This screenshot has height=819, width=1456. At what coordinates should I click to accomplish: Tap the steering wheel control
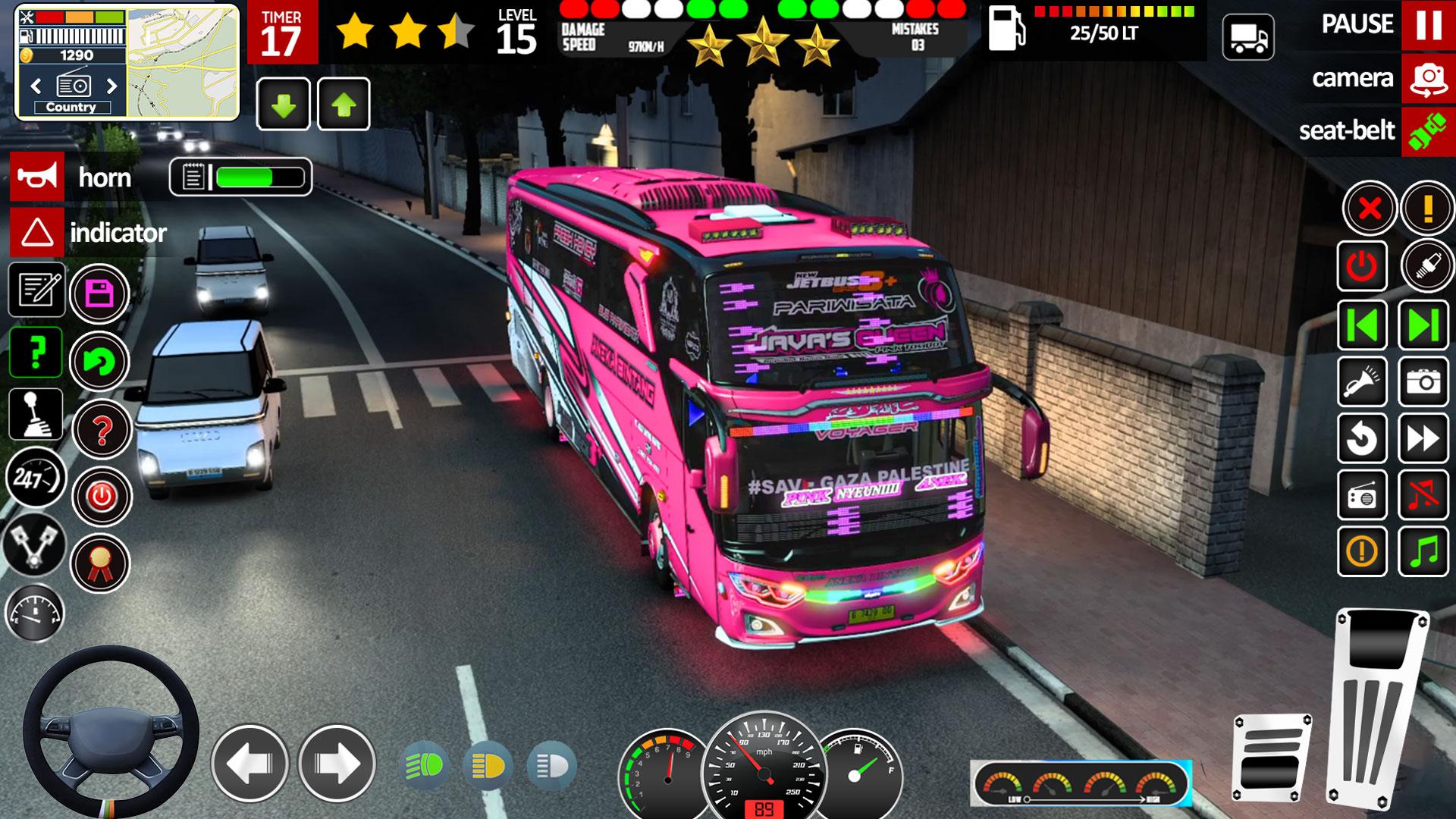coord(111,731)
